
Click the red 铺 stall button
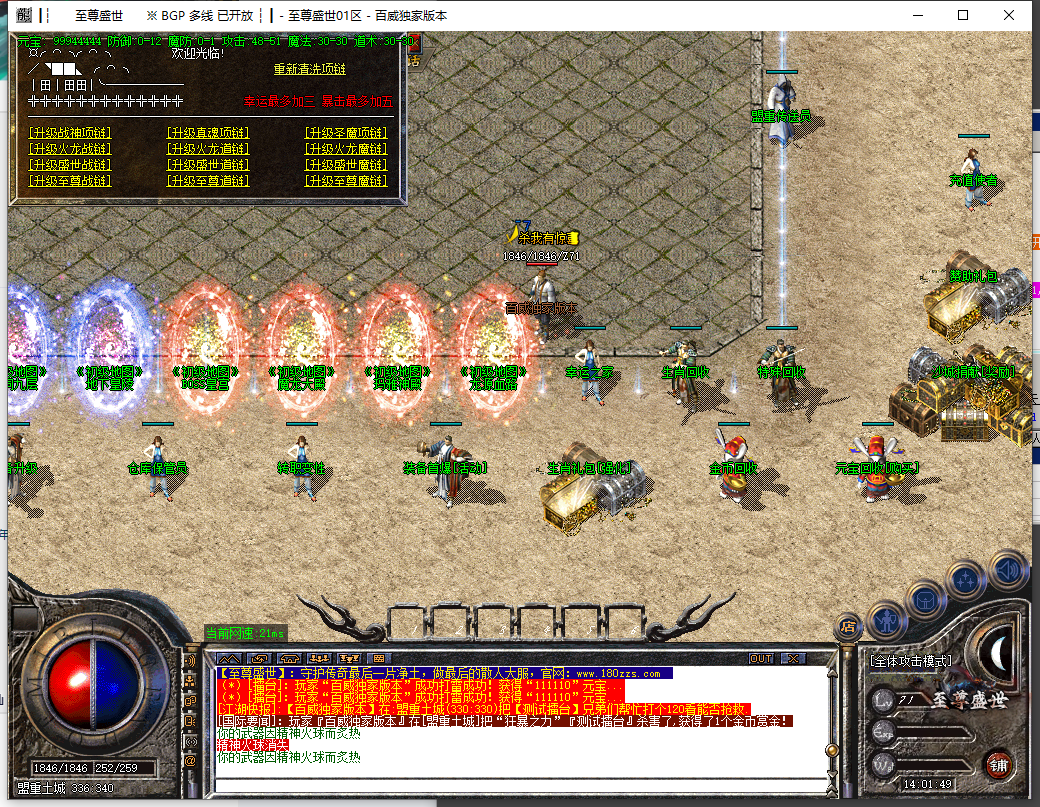[998, 767]
